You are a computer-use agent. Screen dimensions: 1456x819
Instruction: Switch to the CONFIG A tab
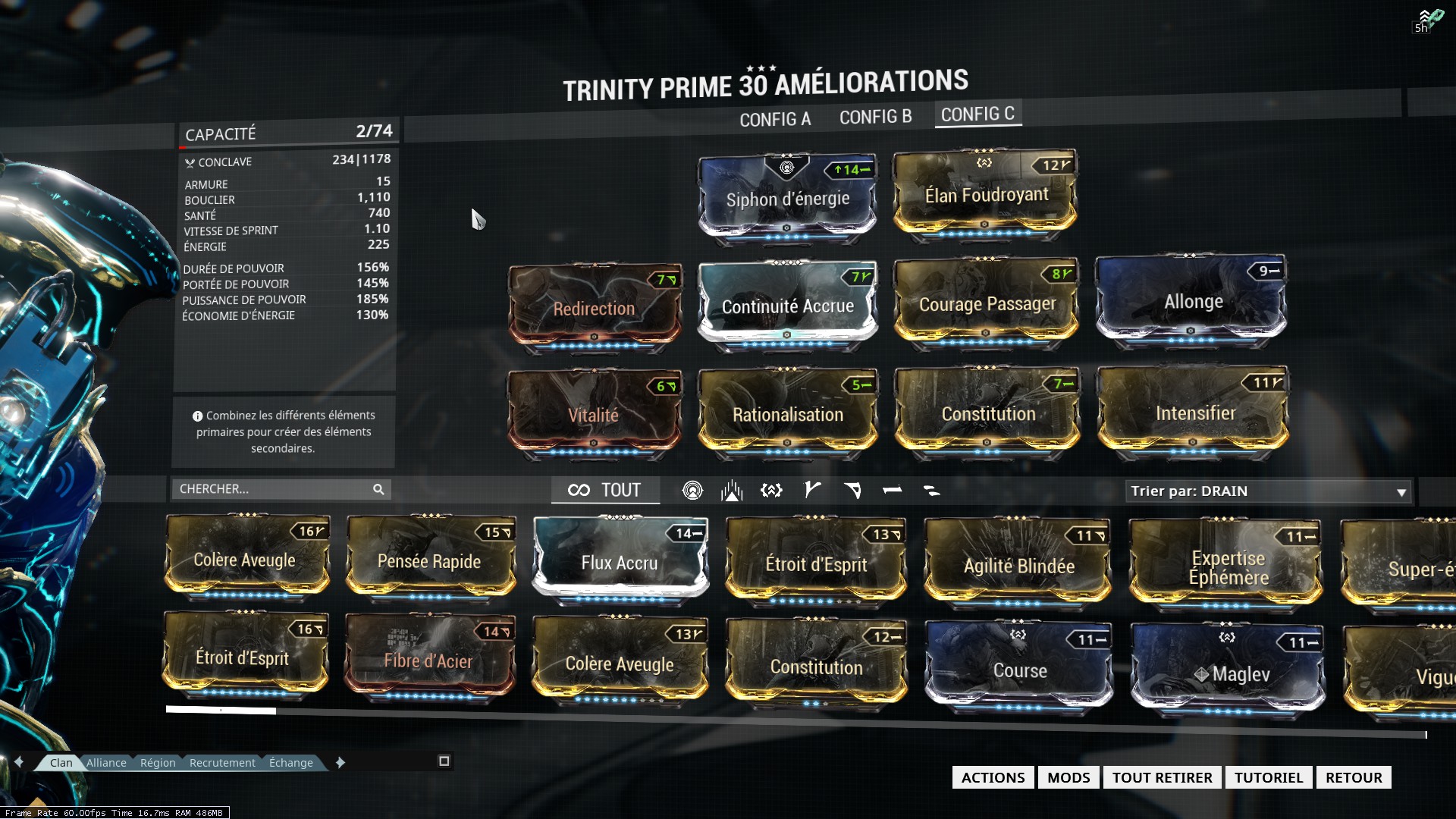pyautogui.click(x=775, y=119)
